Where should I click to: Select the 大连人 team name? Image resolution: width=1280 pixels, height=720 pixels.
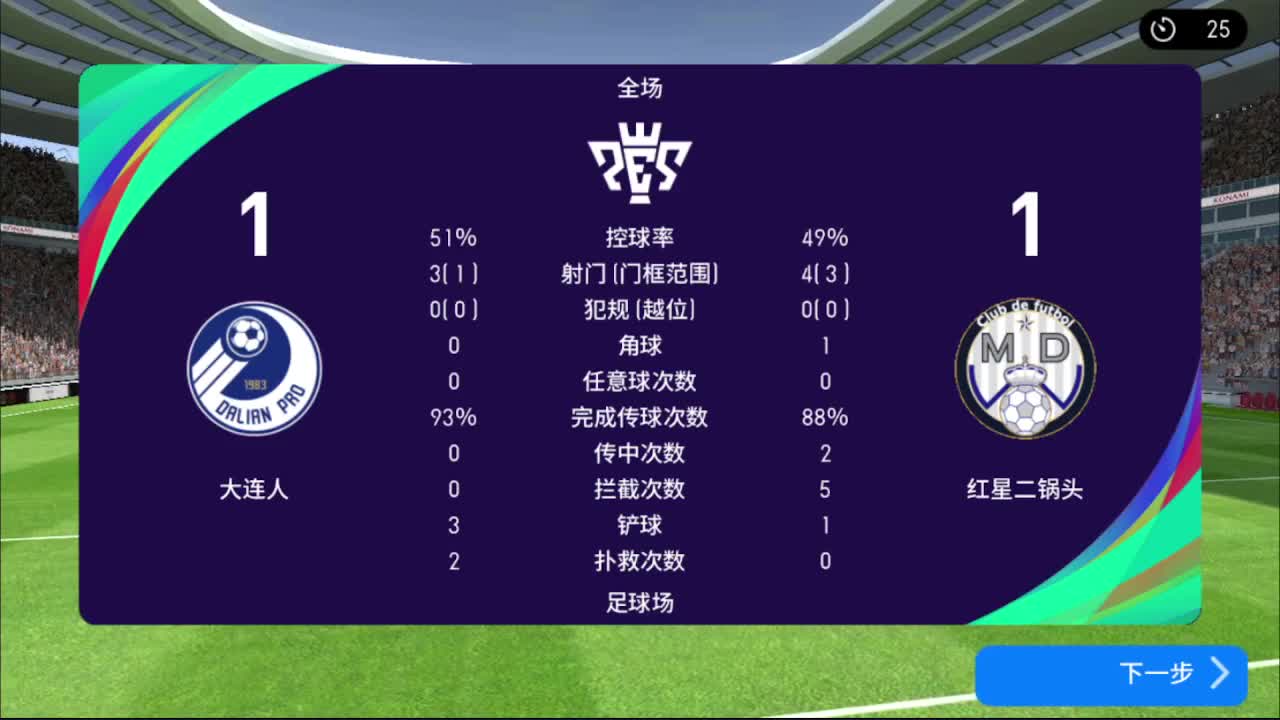(253, 491)
